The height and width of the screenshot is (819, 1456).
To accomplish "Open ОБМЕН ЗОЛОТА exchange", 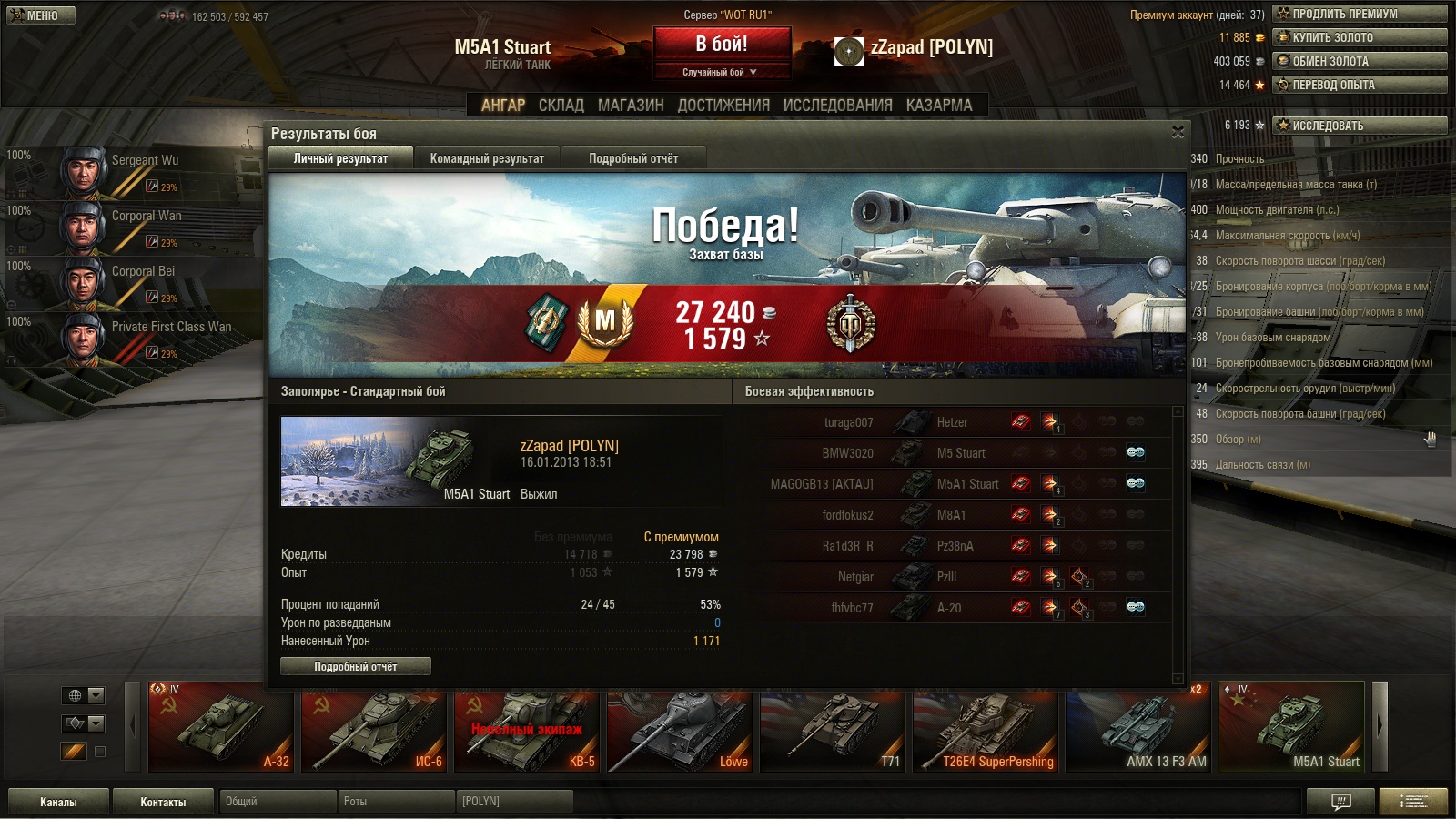I will (x=1360, y=61).
